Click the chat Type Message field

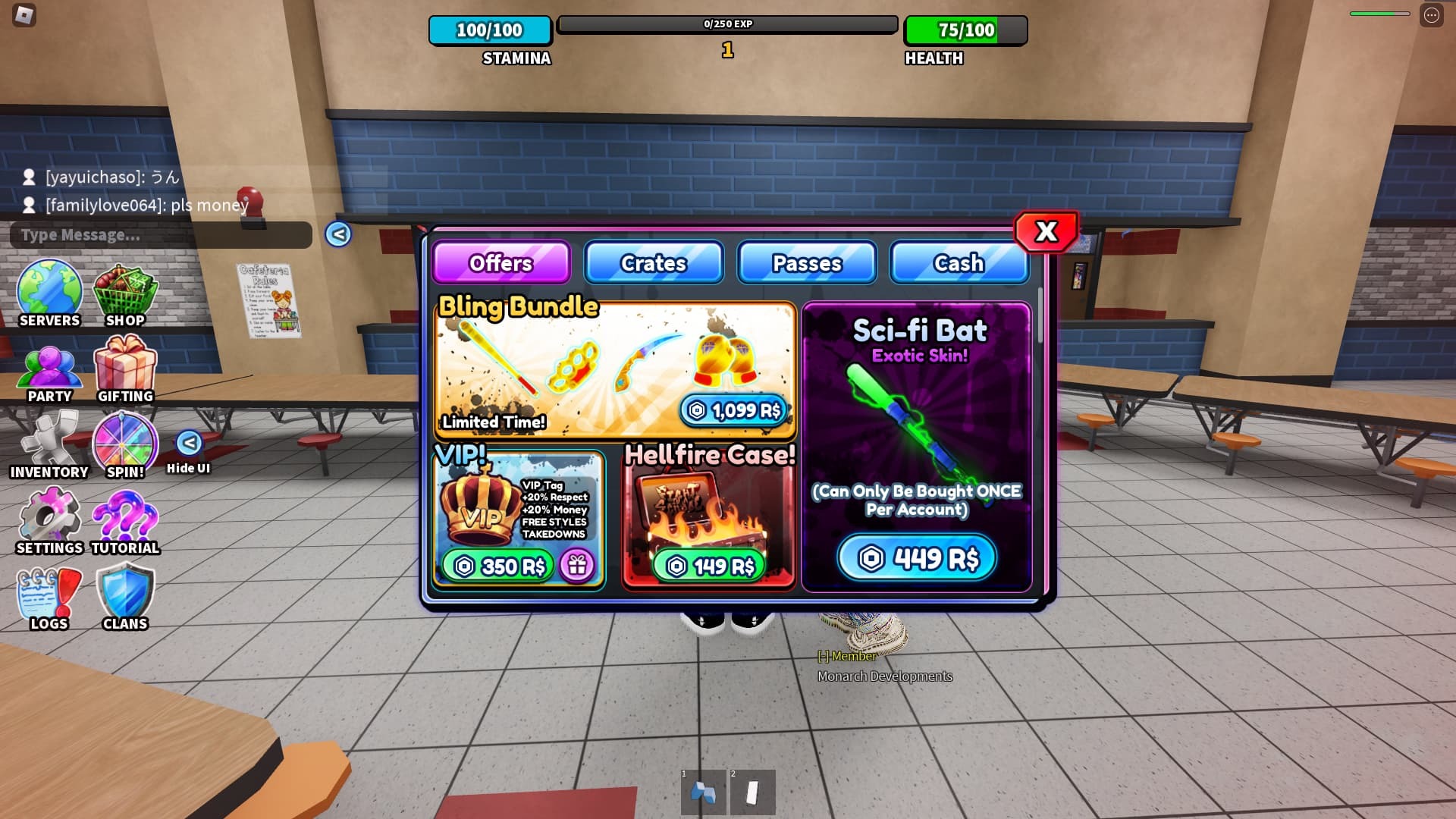click(x=161, y=235)
